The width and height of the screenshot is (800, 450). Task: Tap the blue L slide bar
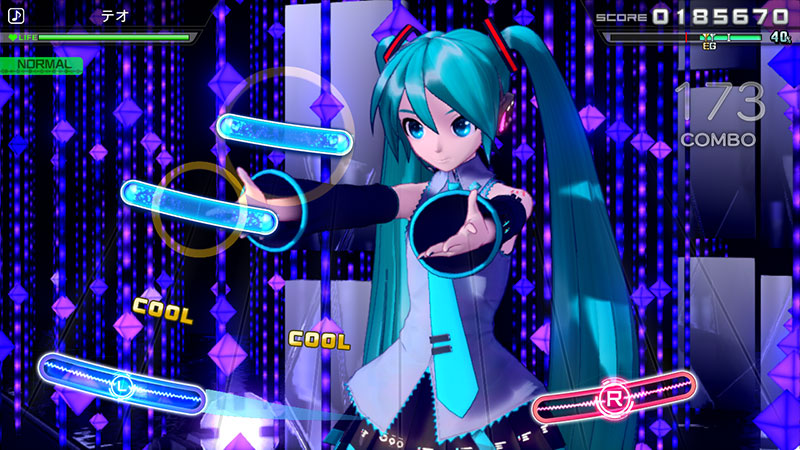[x=120, y=383]
